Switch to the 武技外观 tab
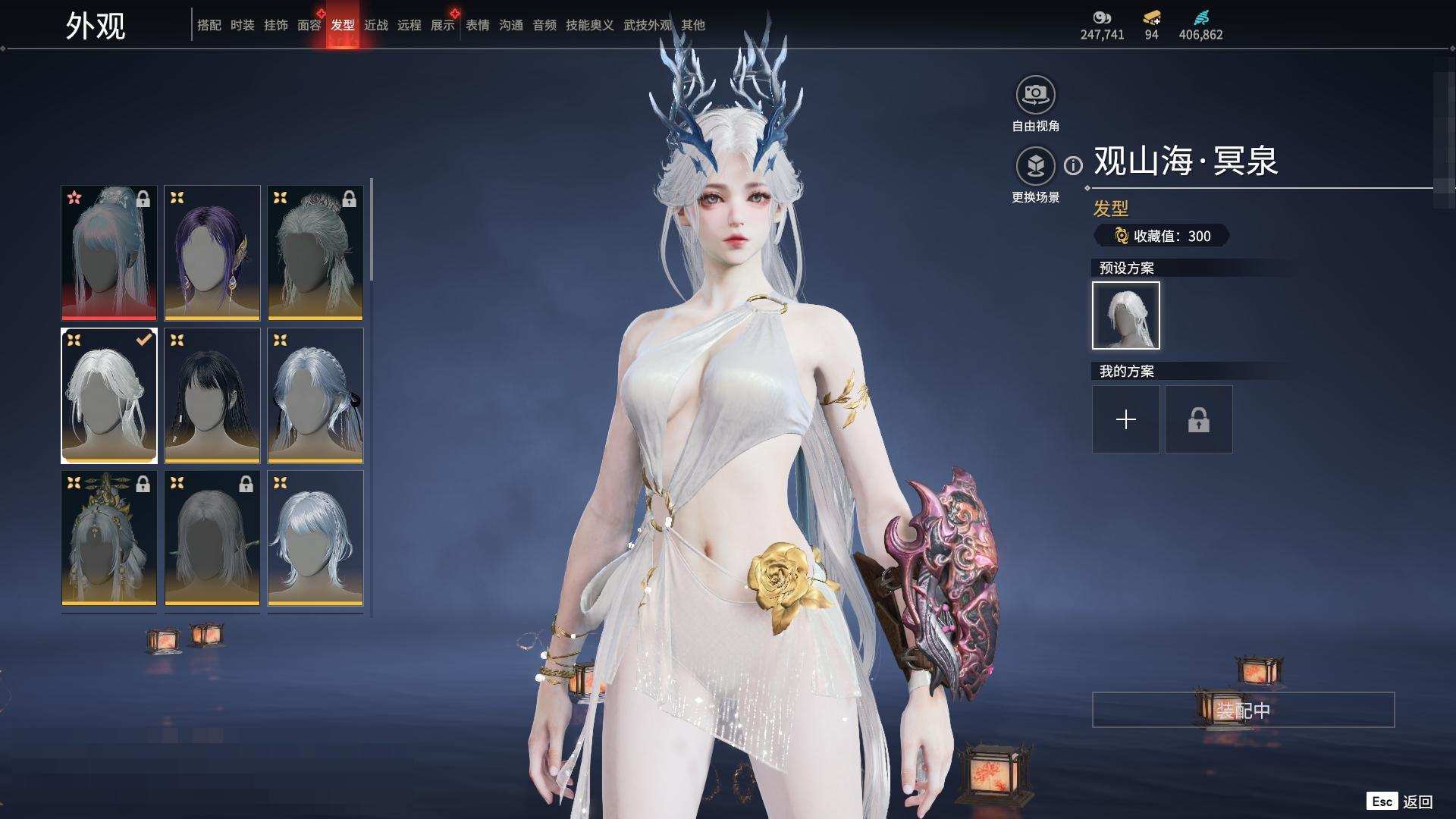This screenshot has width=1456, height=819. point(647,25)
